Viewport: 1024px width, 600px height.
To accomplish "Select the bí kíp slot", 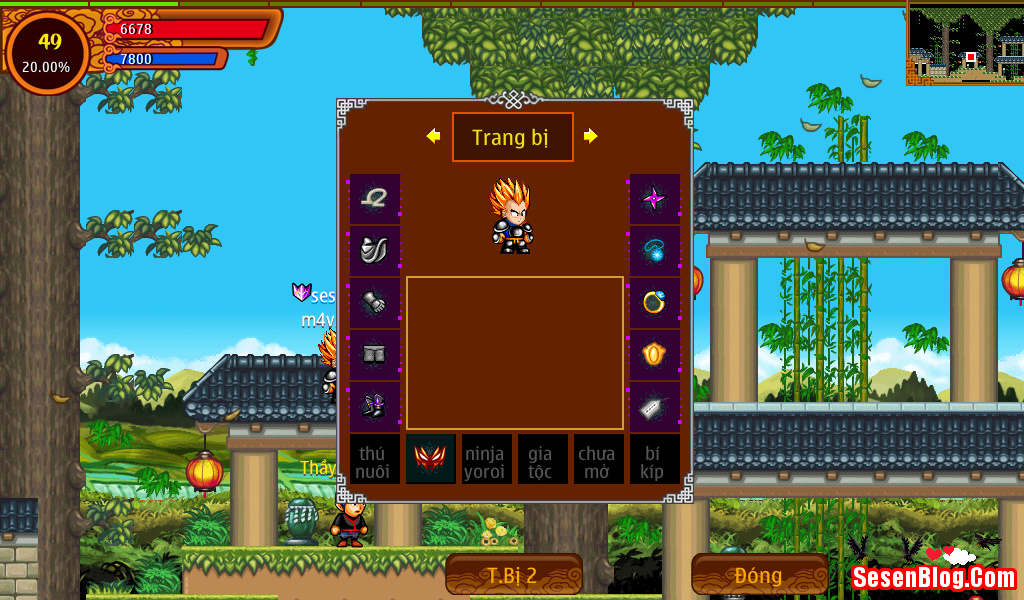I will (655, 459).
